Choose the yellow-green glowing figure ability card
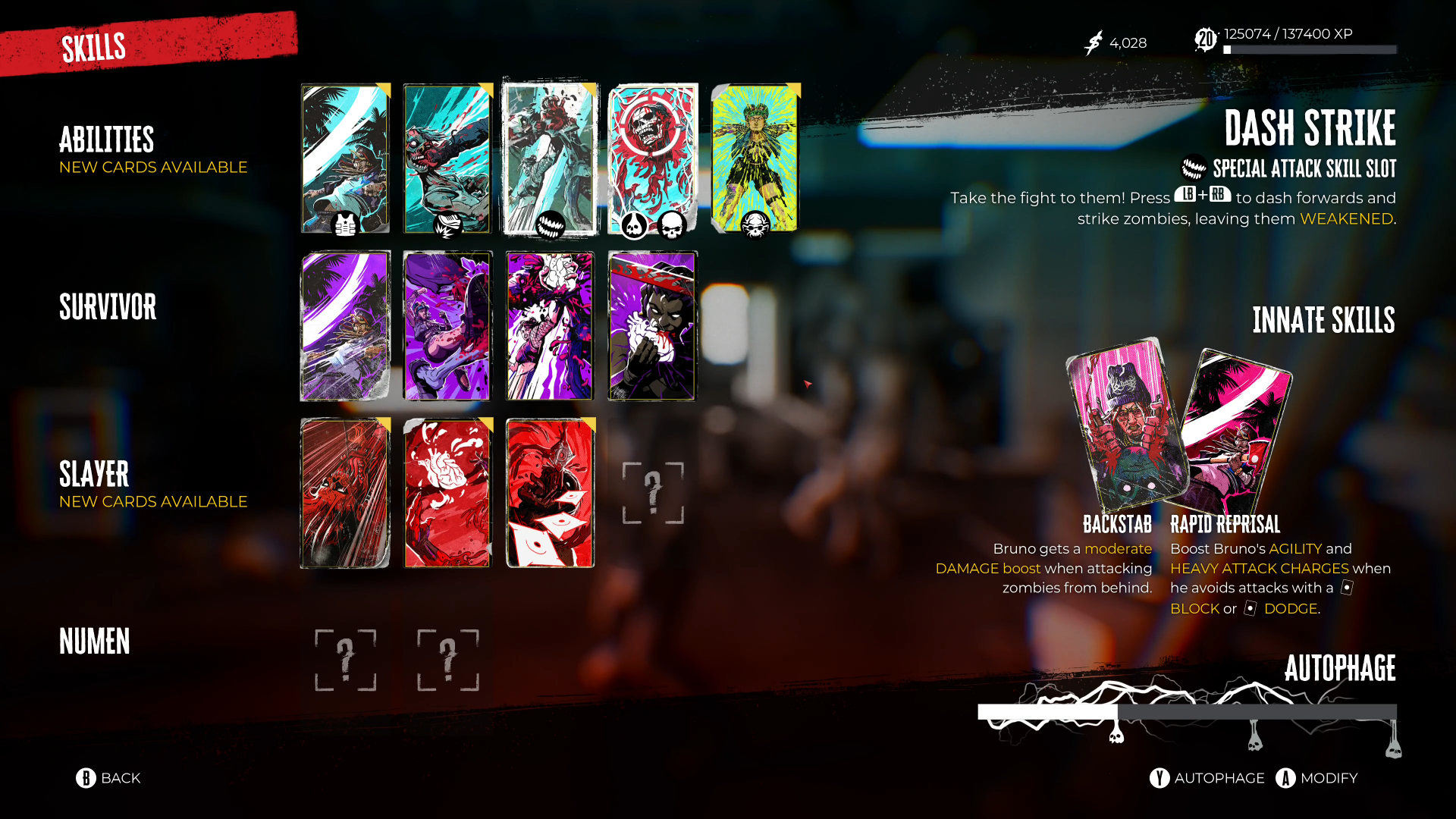 [755, 158]
